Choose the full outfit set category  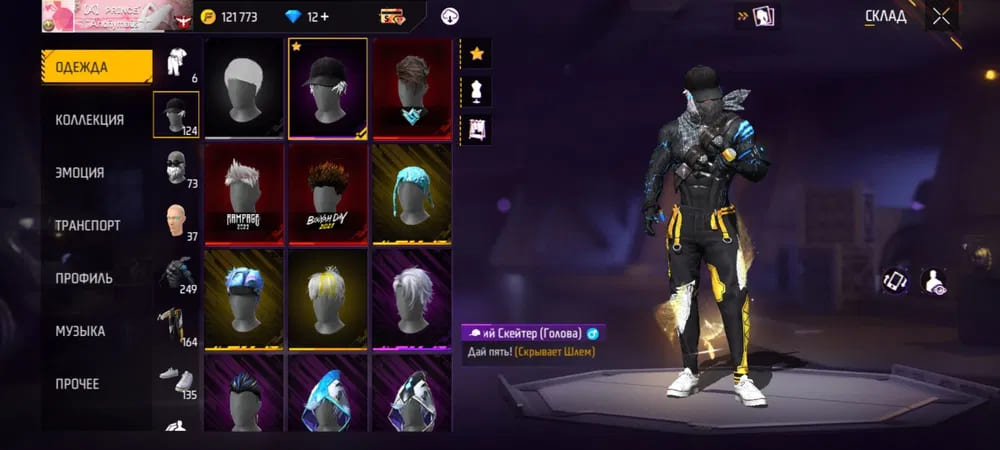pos(177,62)
